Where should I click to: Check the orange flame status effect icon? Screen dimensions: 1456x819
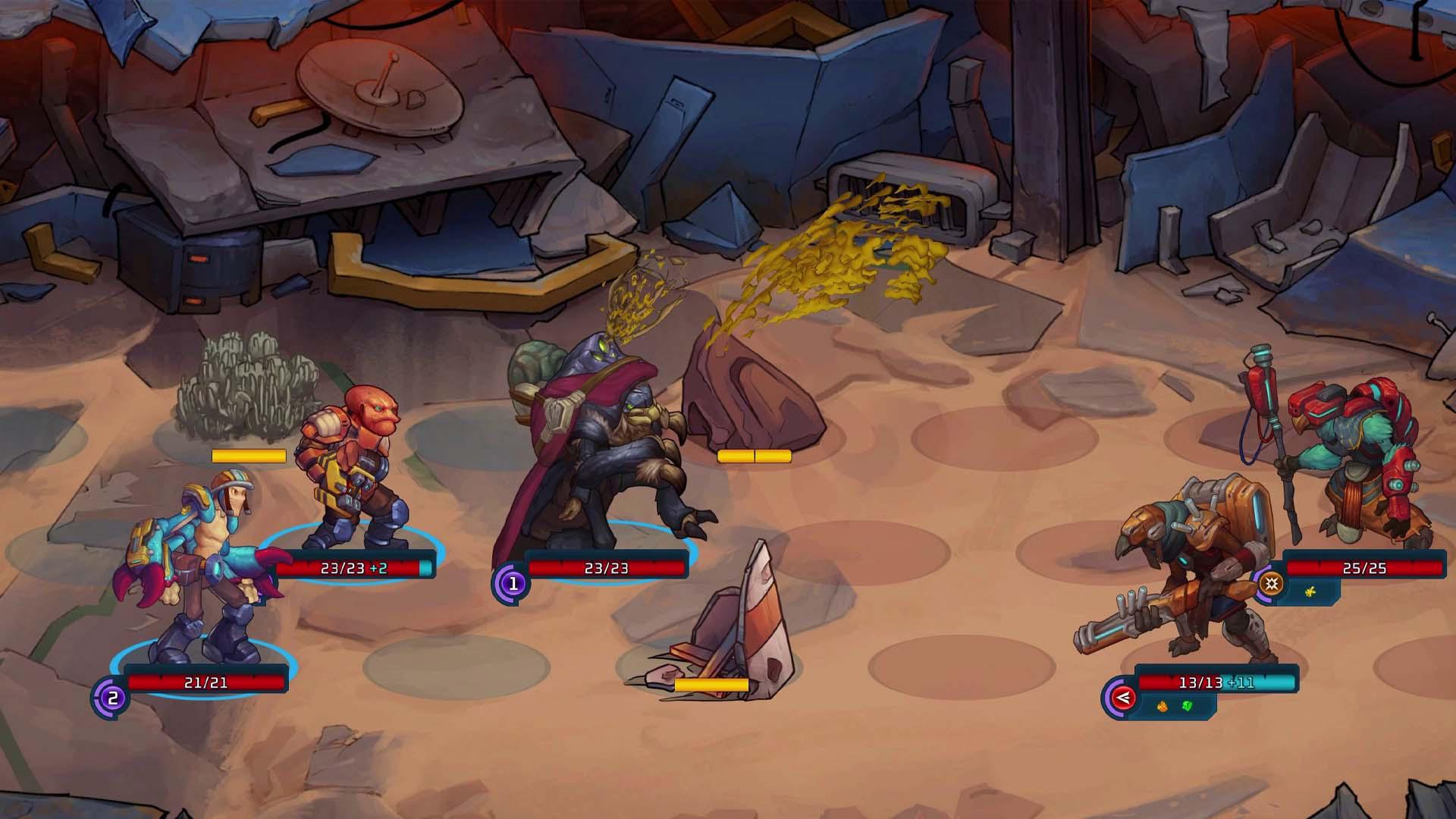(x=1162, y=707)
